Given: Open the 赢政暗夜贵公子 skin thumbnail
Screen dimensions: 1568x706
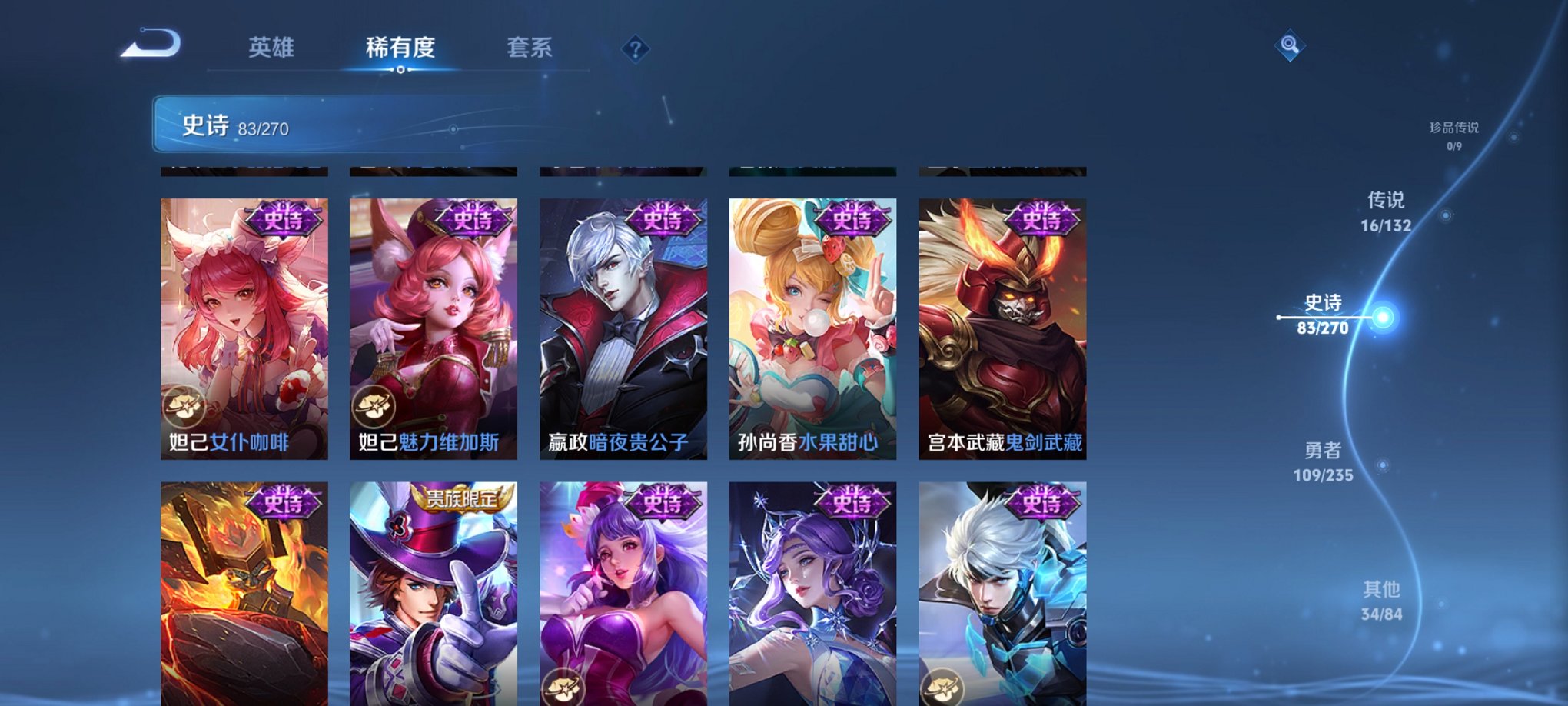Looking at the screenshot, I should (623, 323).
